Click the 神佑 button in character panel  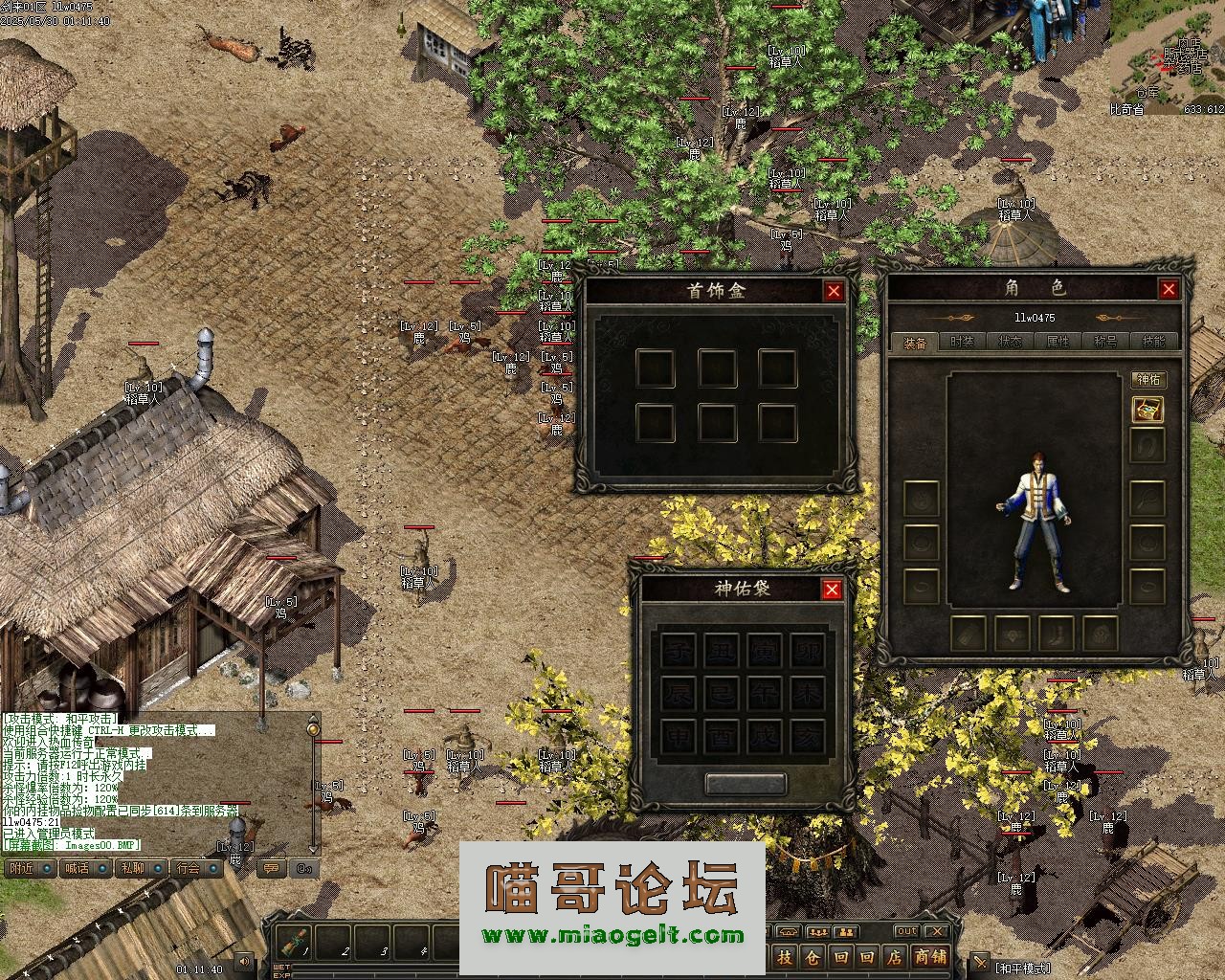1147,380
